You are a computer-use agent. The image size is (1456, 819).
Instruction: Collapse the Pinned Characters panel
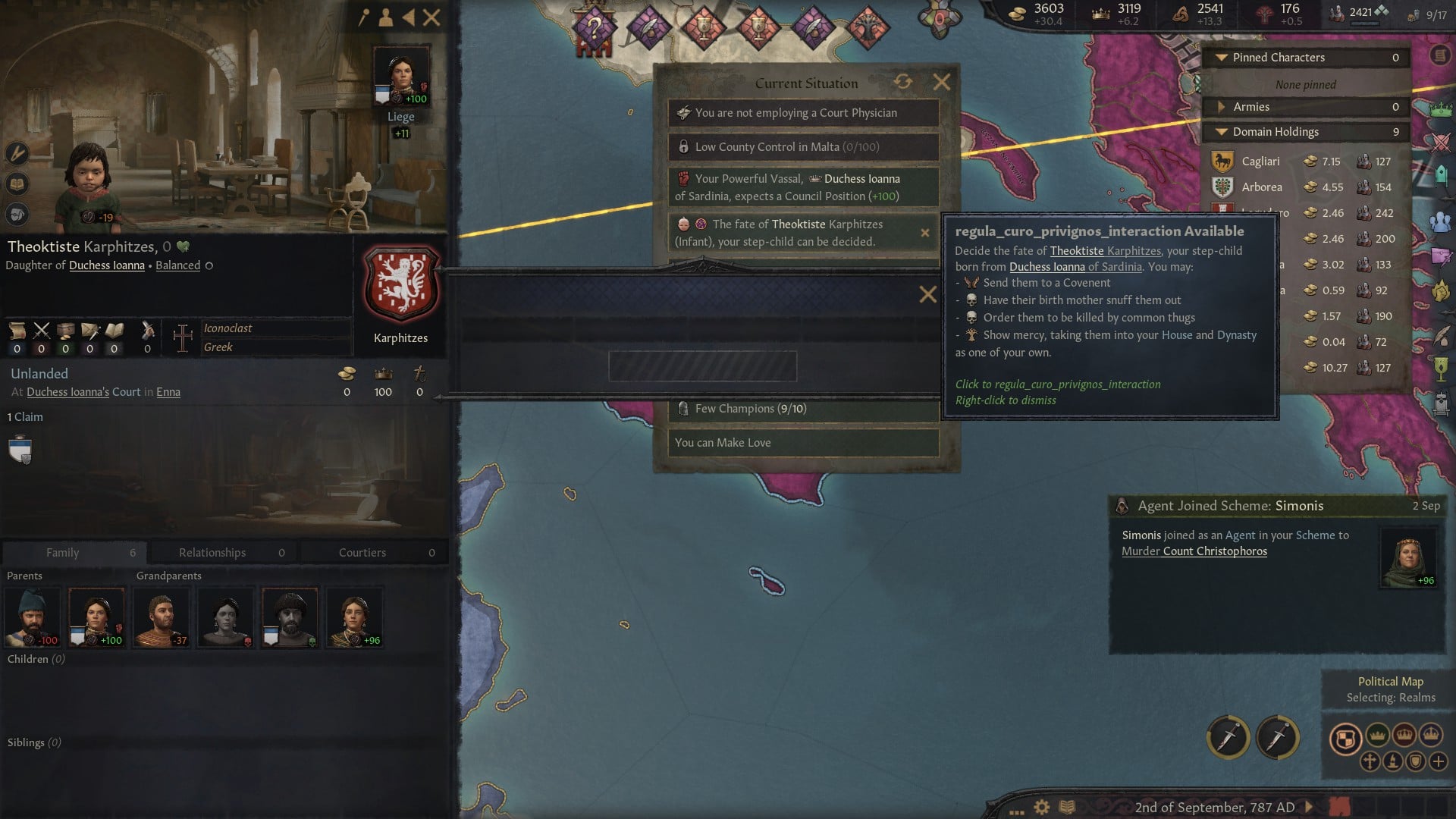click(1220, 58)
